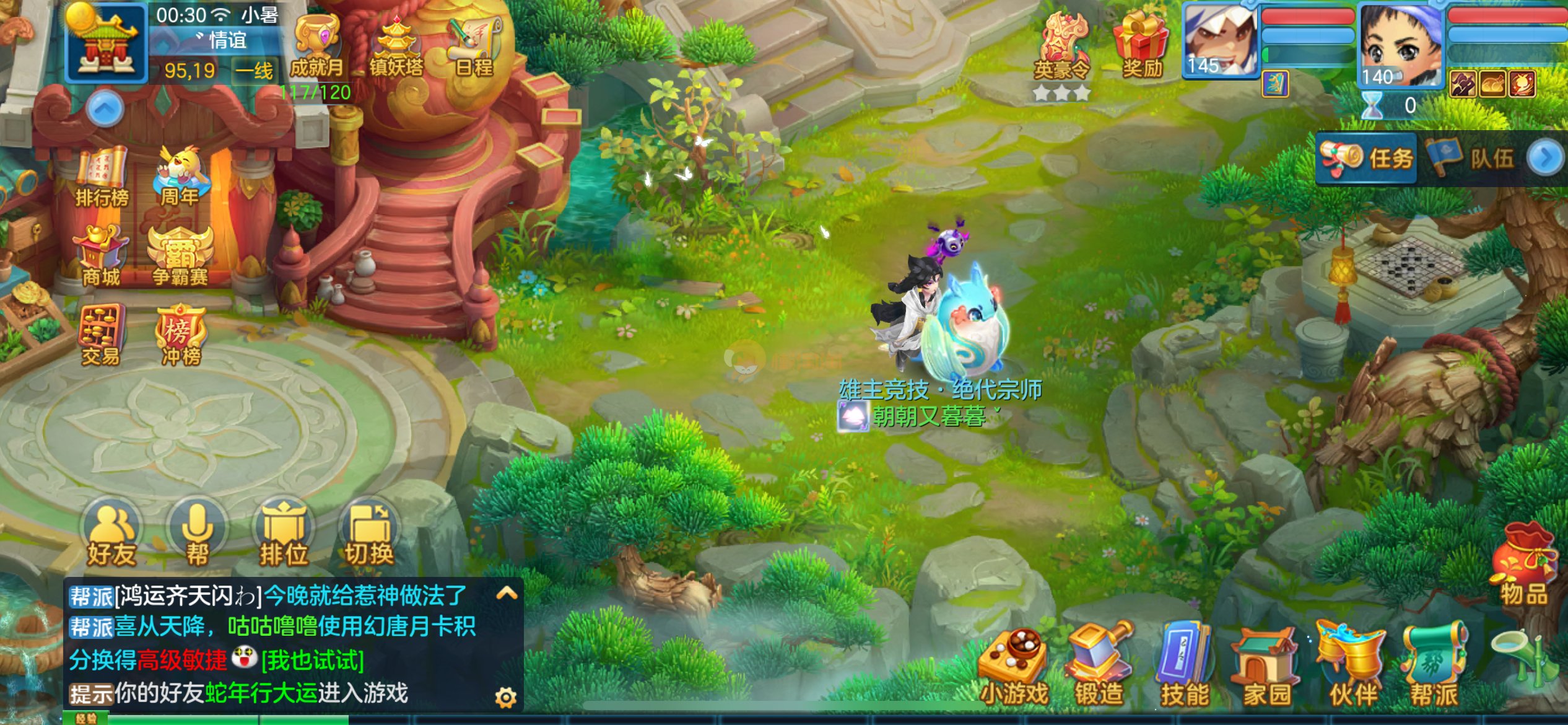Open chat settings gear icon
1568x725 pixels.
(x=506, y=698)
